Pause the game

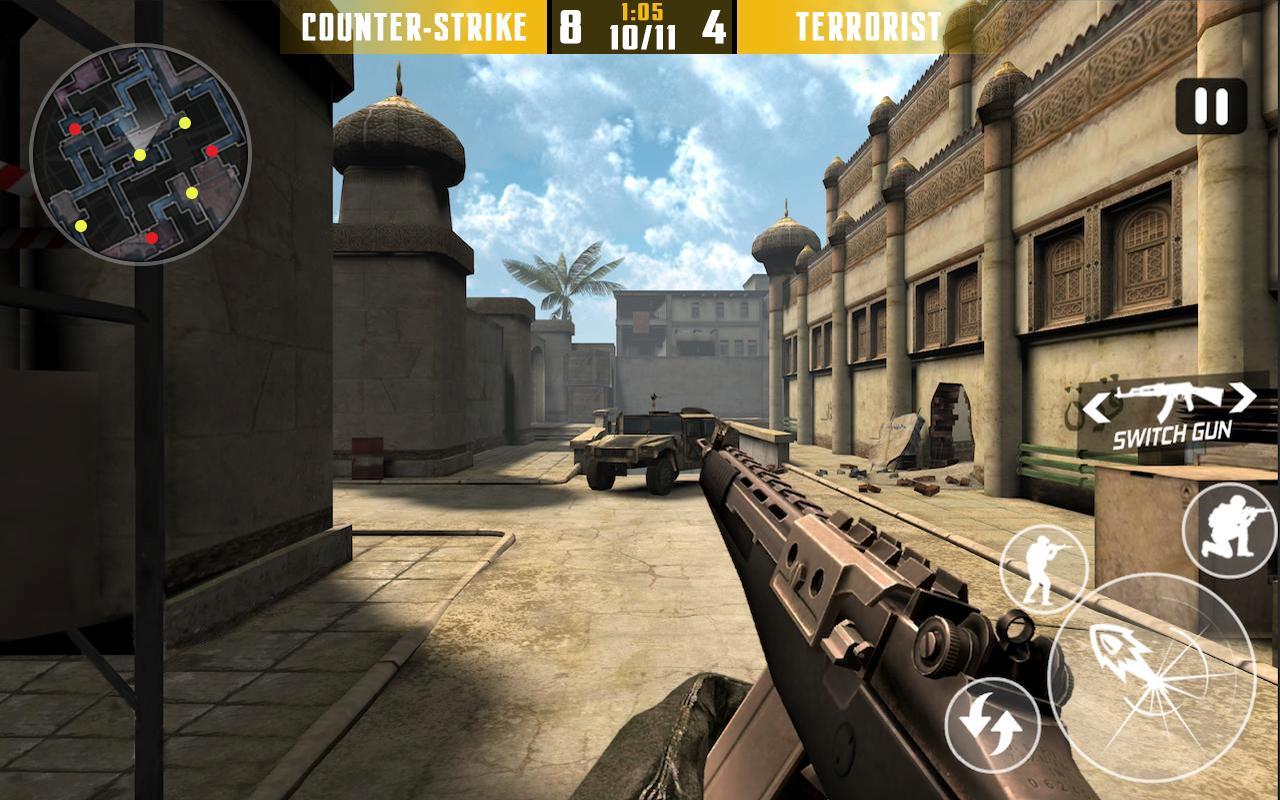(1210, 106)
